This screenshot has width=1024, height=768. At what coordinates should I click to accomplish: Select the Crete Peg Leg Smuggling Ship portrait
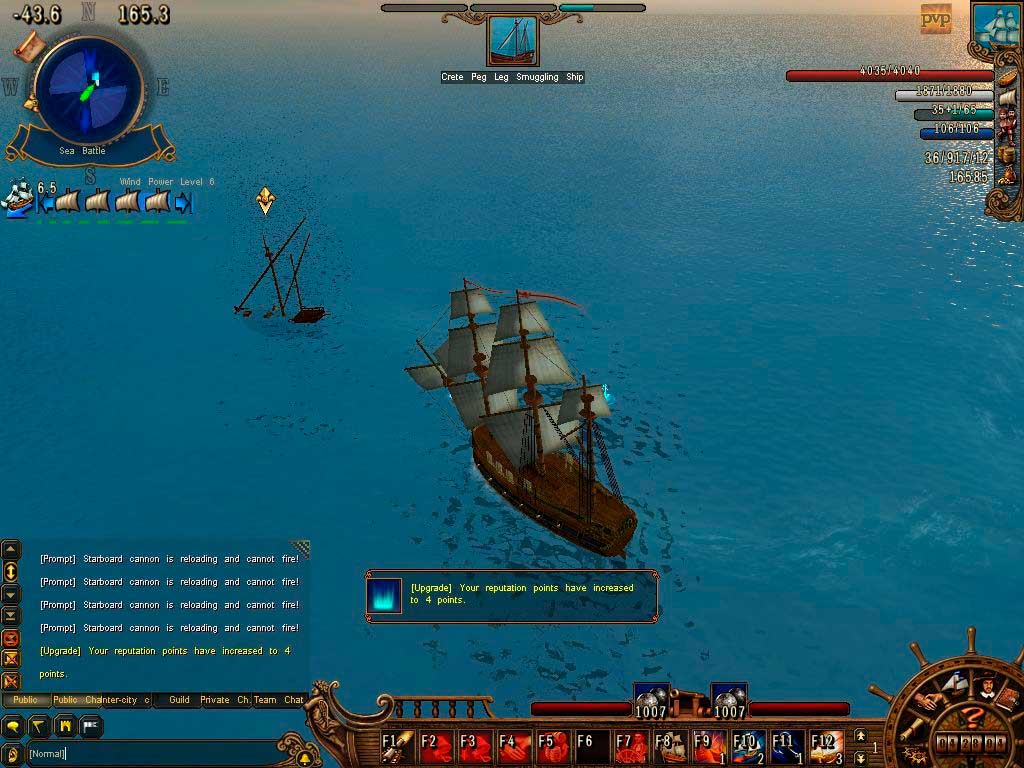pos(512,42)
